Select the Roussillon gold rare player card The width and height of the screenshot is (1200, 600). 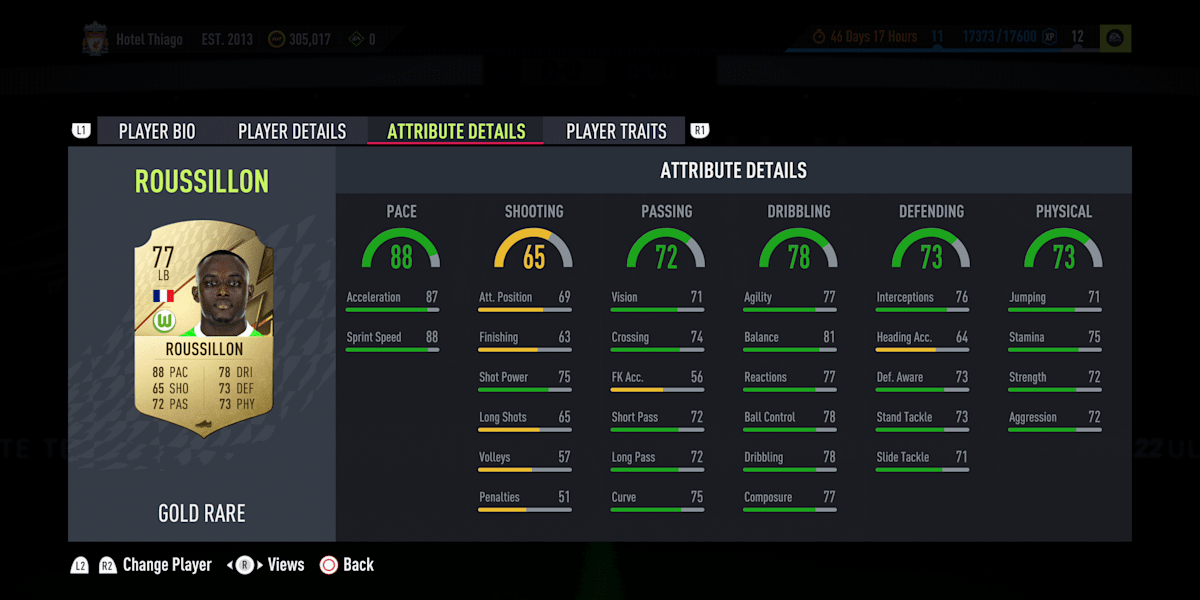pyautogui.click(x=203, y=326)
